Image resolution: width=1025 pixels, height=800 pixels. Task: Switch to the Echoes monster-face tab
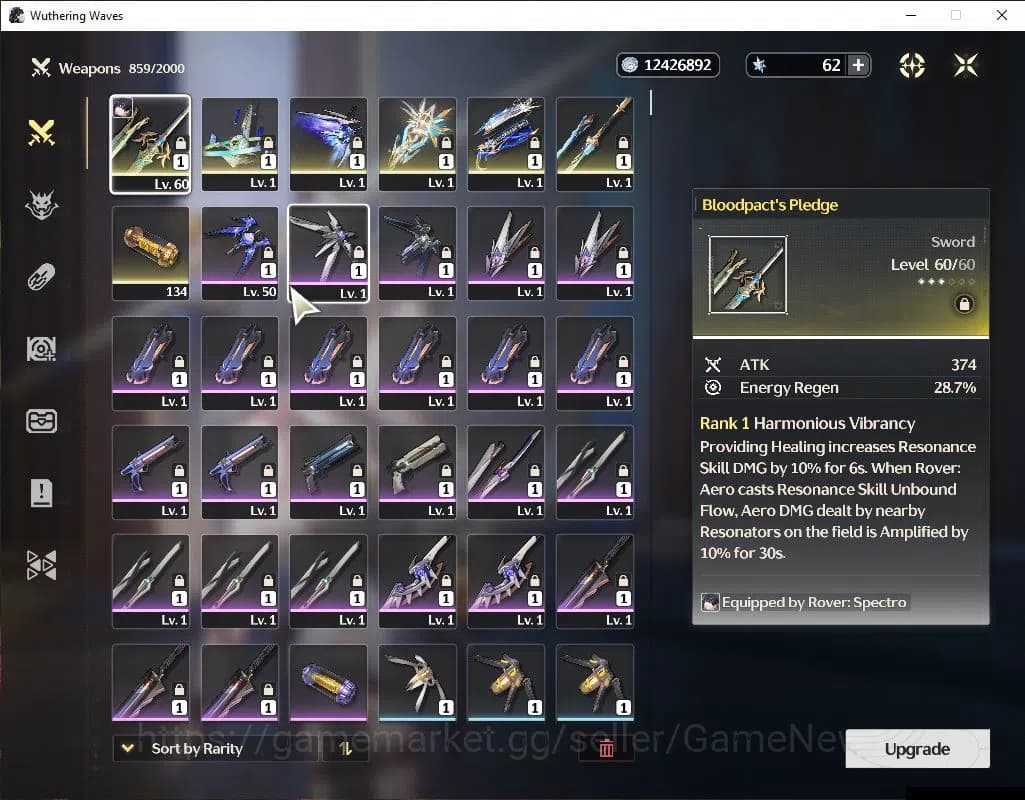coord(41,205)
